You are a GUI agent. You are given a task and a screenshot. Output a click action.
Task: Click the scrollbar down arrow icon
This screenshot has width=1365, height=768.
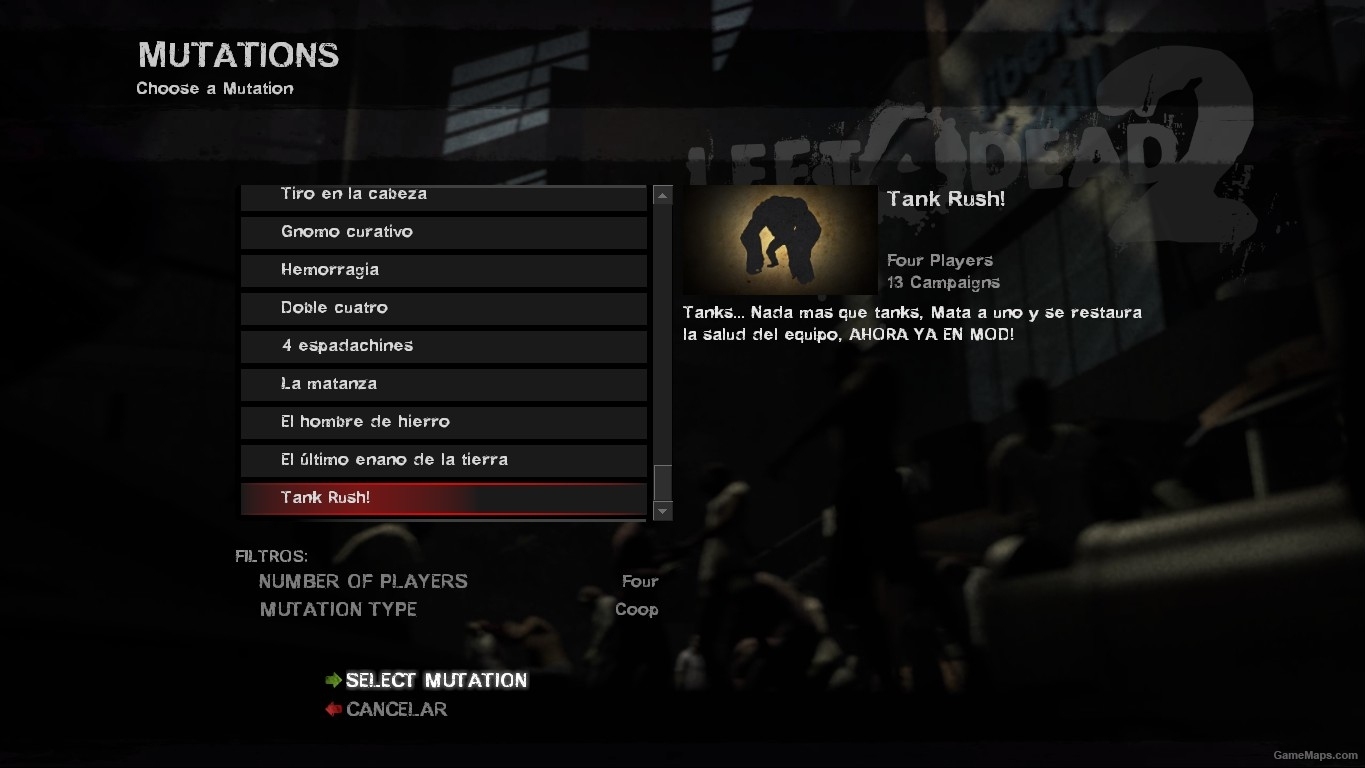[x=662, y=511]
